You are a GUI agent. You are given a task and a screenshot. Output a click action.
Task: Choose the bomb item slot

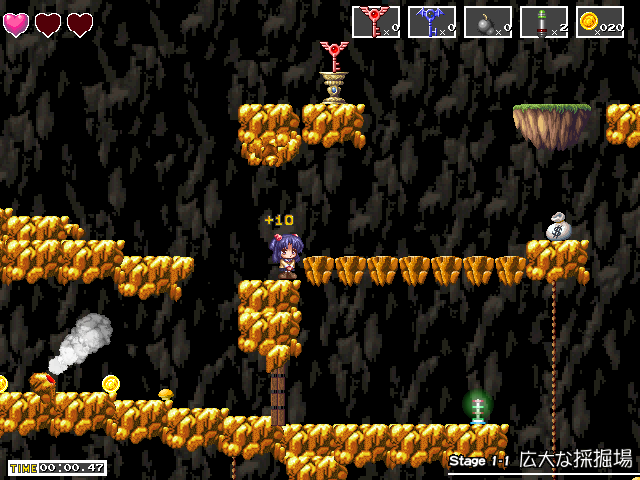(488, 22)
